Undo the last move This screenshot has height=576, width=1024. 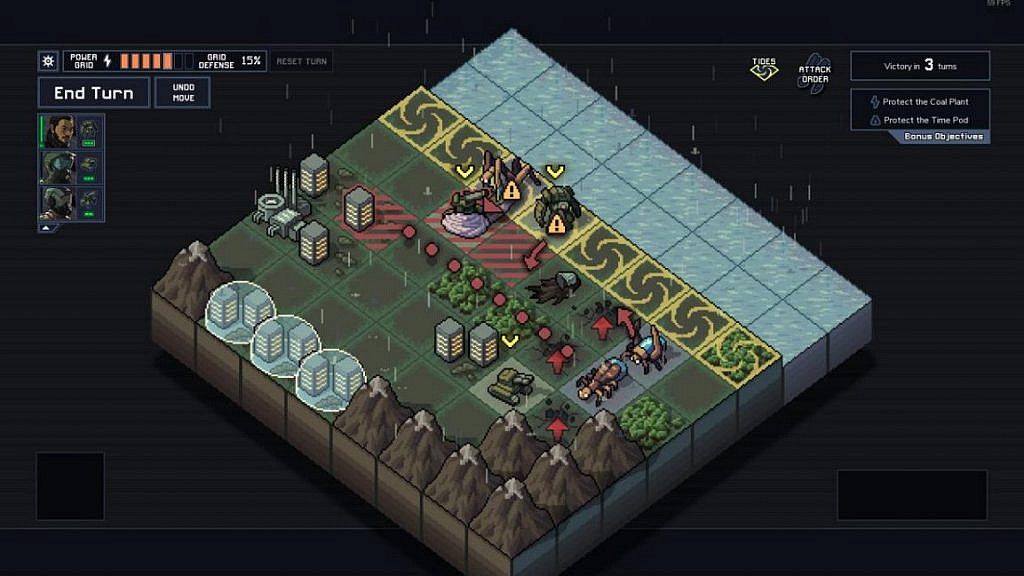(182, 93)
